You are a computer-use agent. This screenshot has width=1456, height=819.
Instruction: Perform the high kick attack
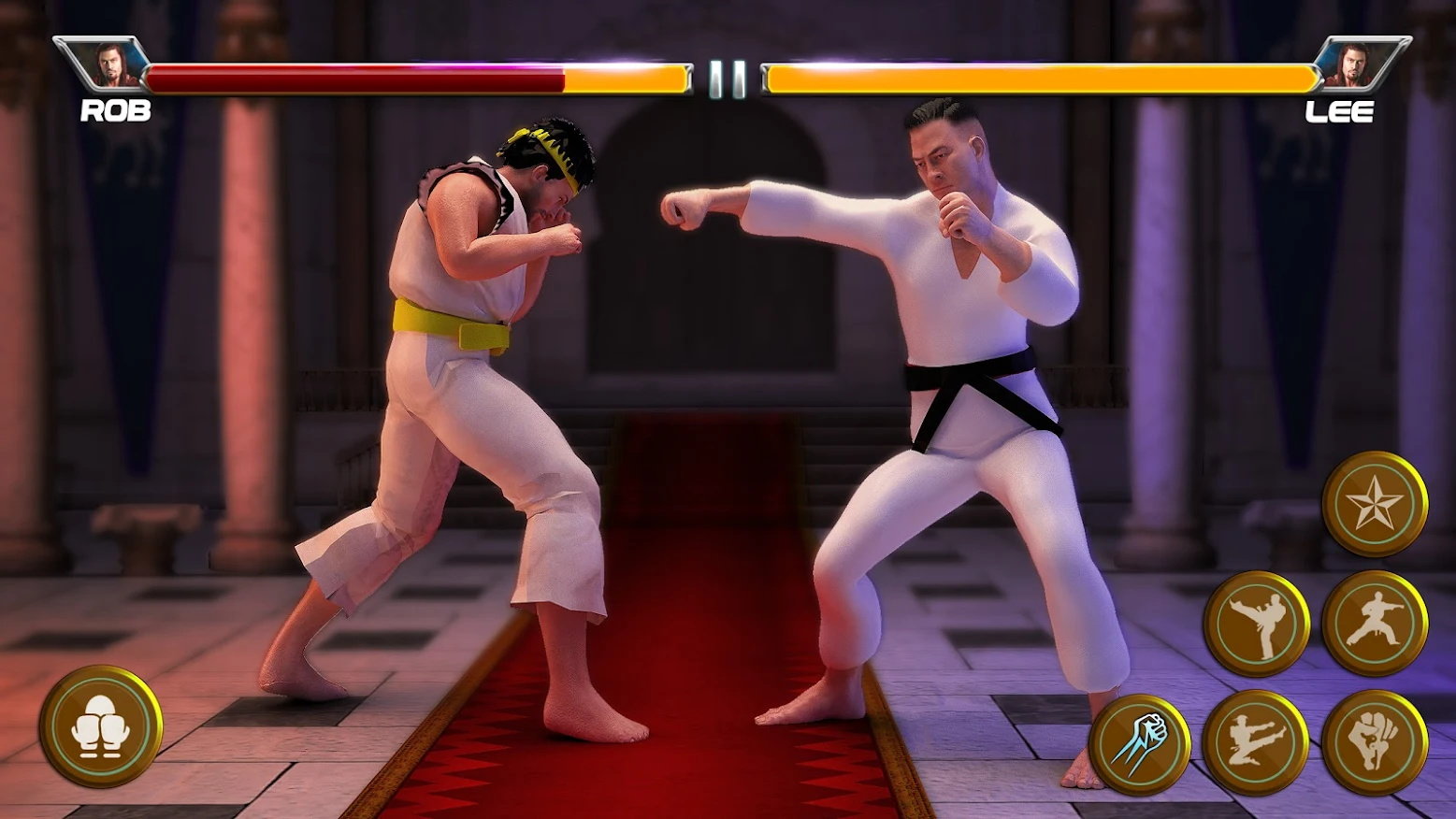pyautogui.click(x=1256, y=623)
